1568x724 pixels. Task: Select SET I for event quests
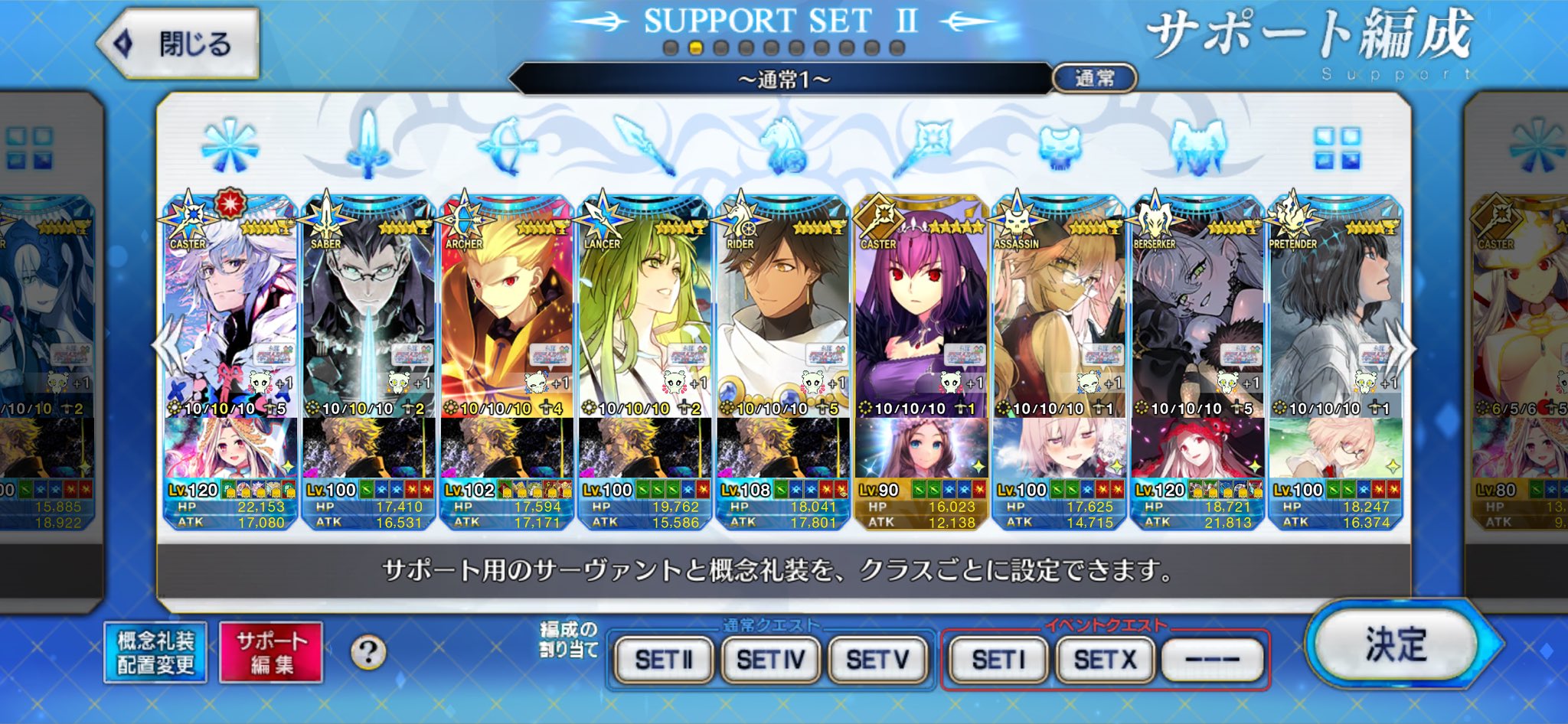coord(998,659)
